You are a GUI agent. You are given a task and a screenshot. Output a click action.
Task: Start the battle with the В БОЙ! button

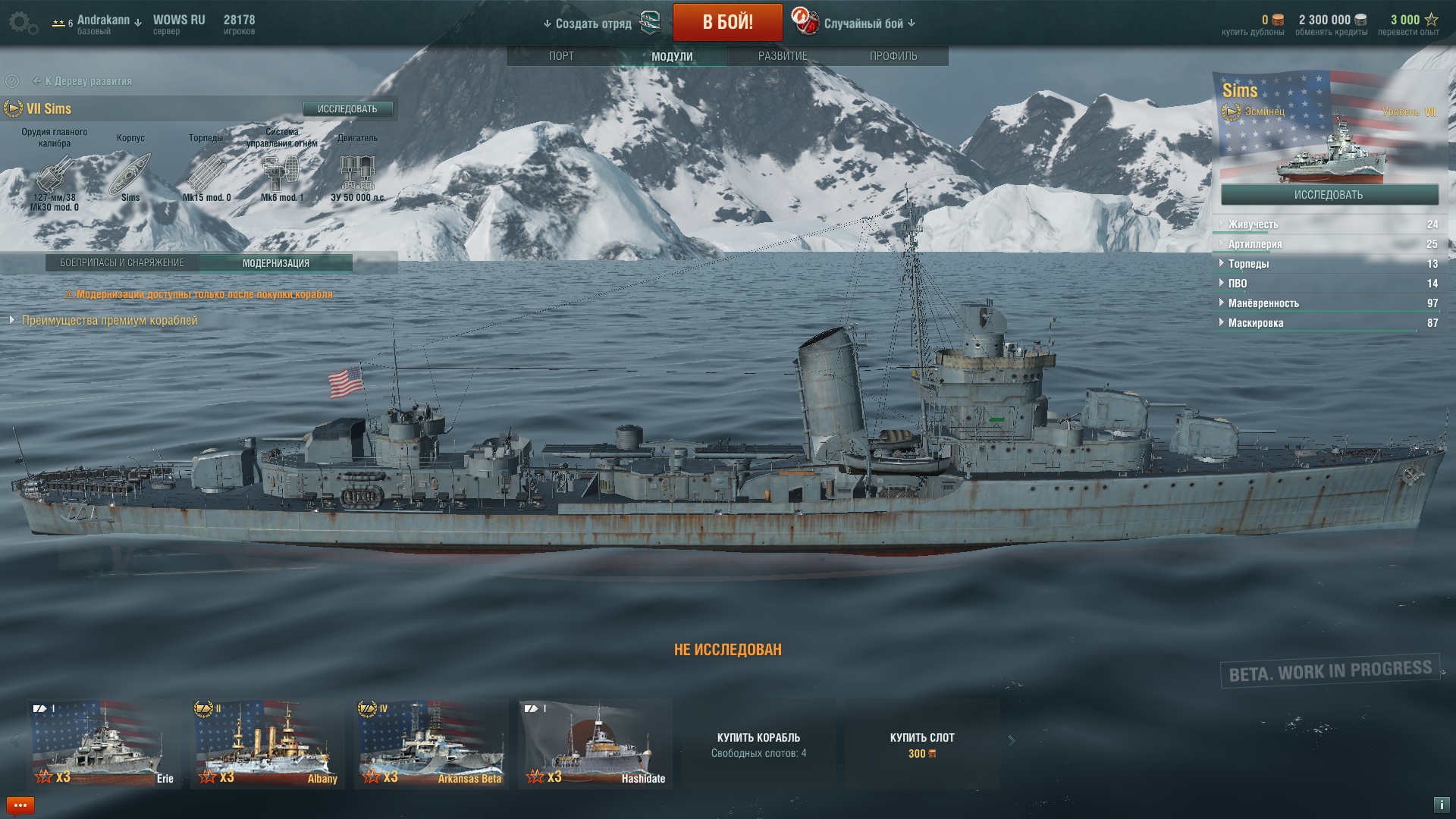point(727,22)
